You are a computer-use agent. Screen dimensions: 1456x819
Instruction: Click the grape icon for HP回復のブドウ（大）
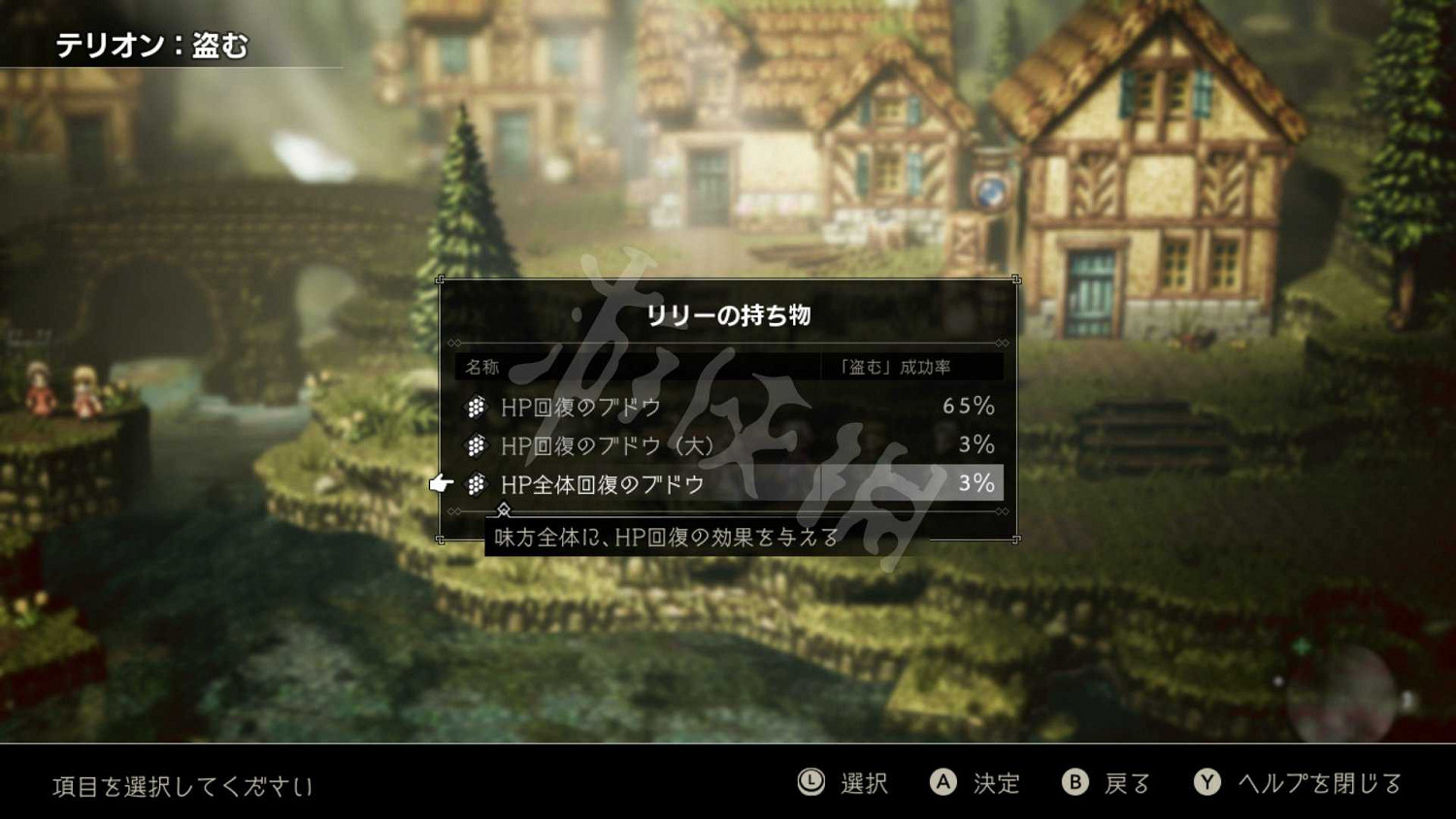[477, 445]
